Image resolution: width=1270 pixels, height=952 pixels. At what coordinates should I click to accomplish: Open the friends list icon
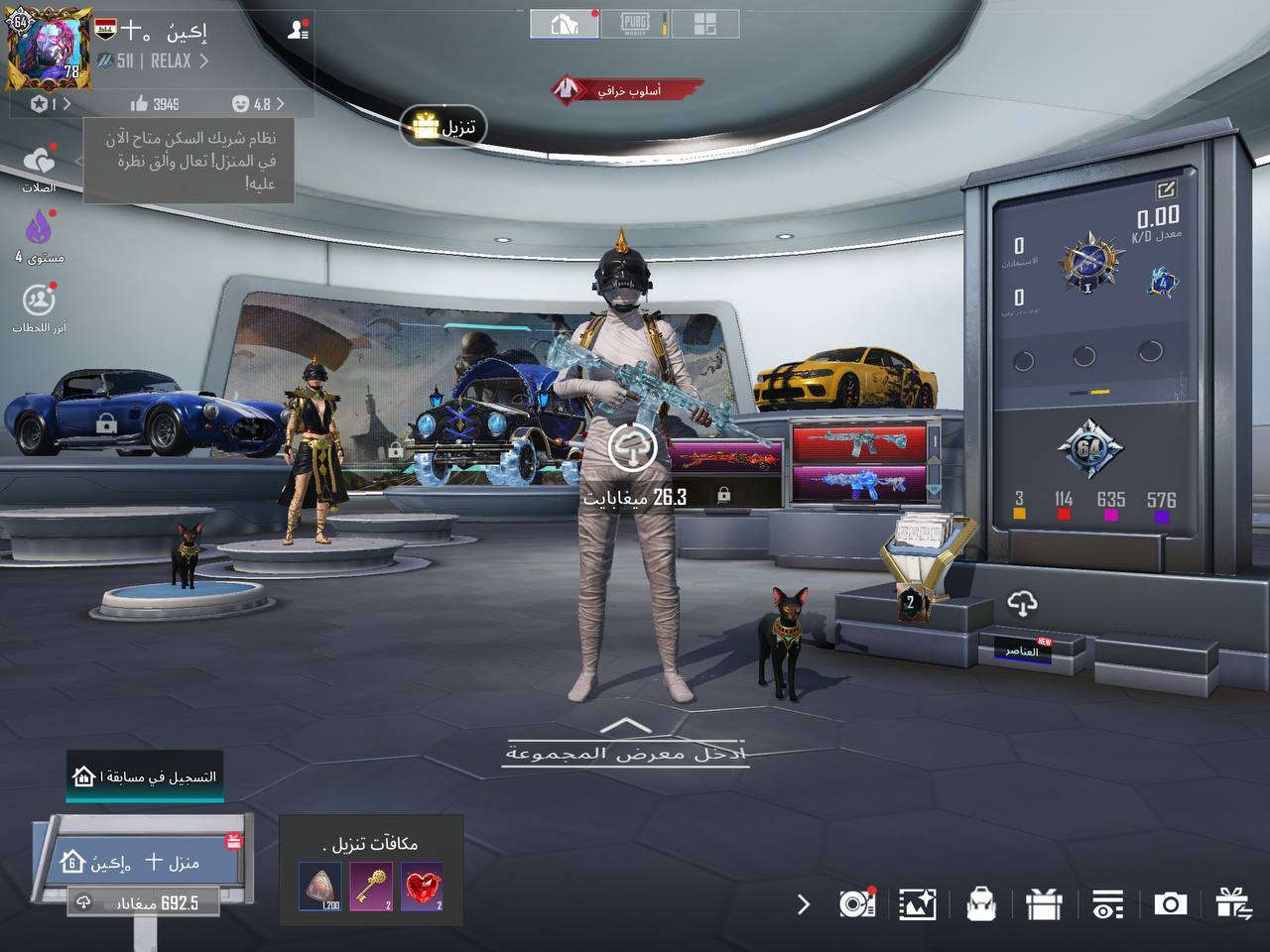(297, 30)
